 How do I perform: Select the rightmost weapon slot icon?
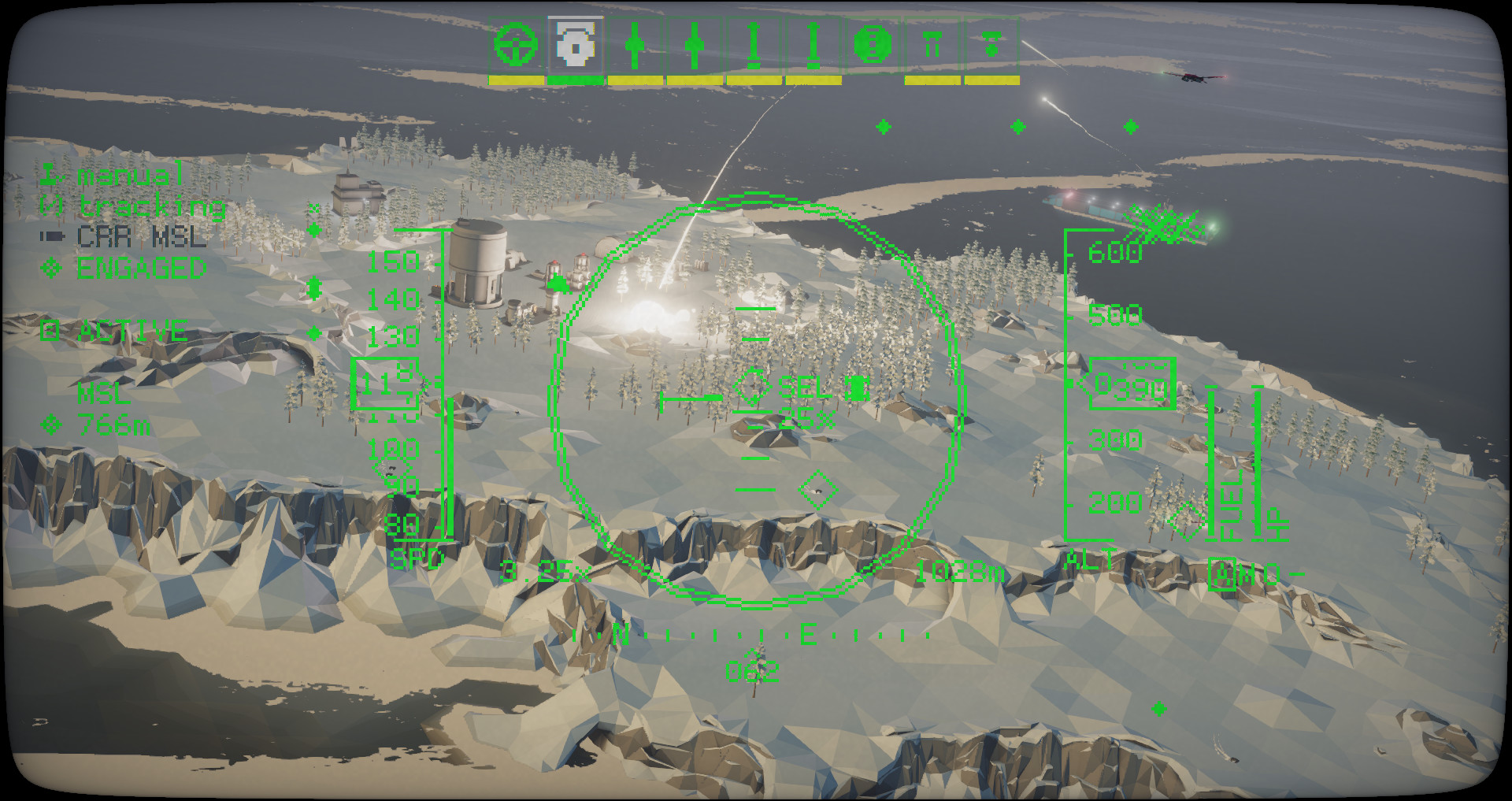tap(990, 45)
